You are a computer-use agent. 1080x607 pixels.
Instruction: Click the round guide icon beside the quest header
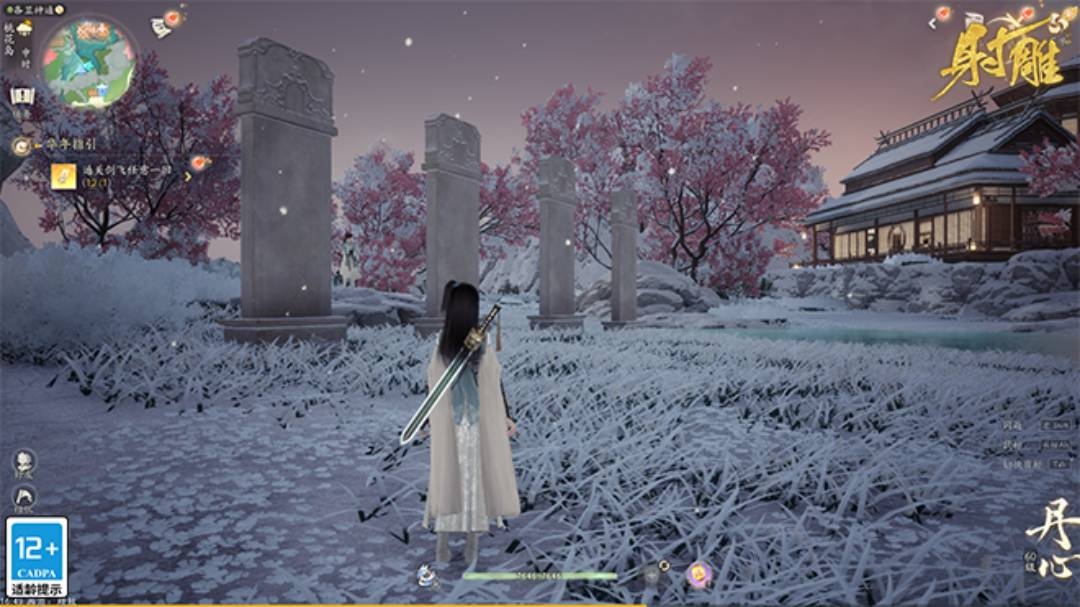20,146
